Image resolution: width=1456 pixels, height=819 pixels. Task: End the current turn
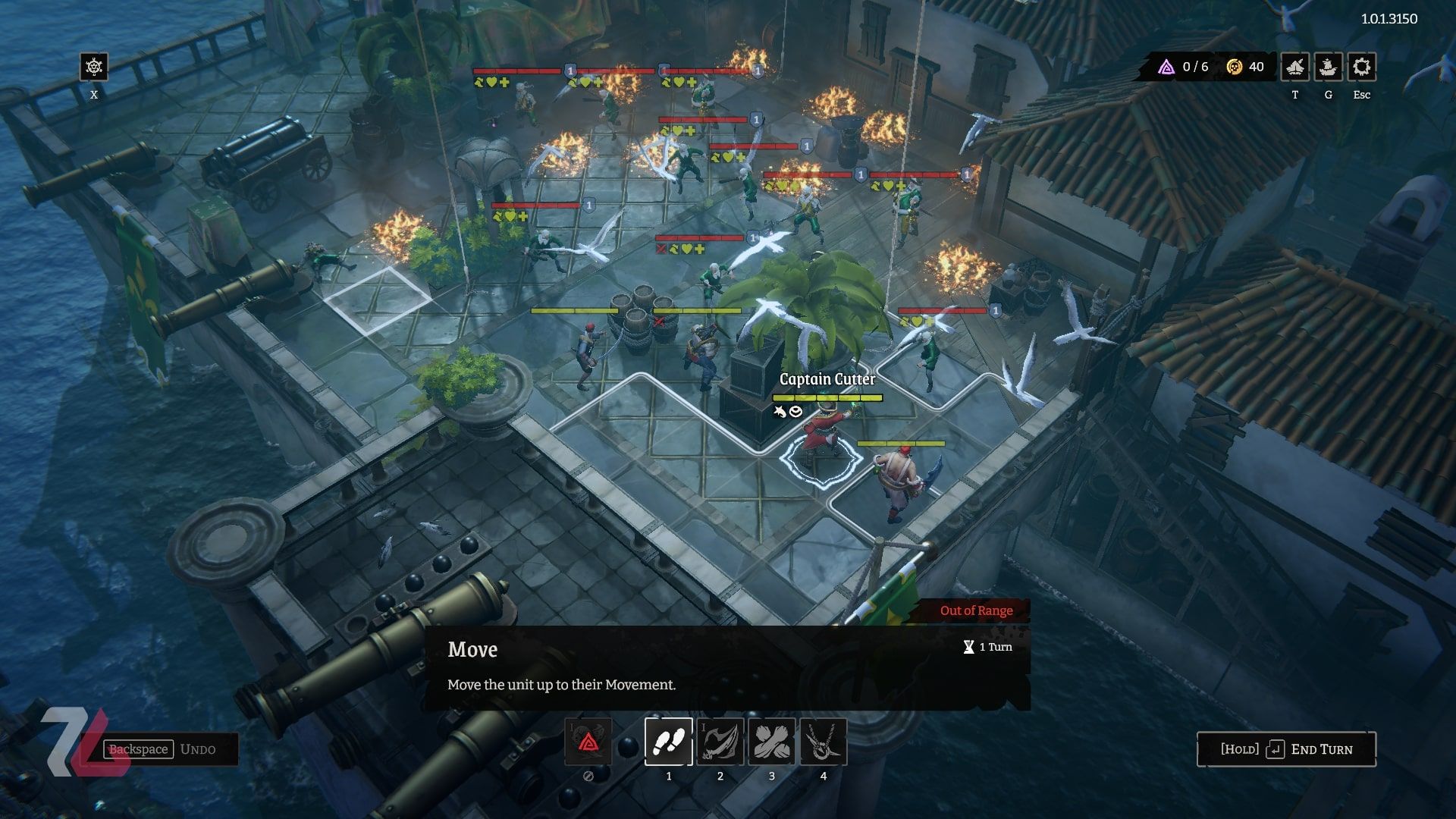1286,749
